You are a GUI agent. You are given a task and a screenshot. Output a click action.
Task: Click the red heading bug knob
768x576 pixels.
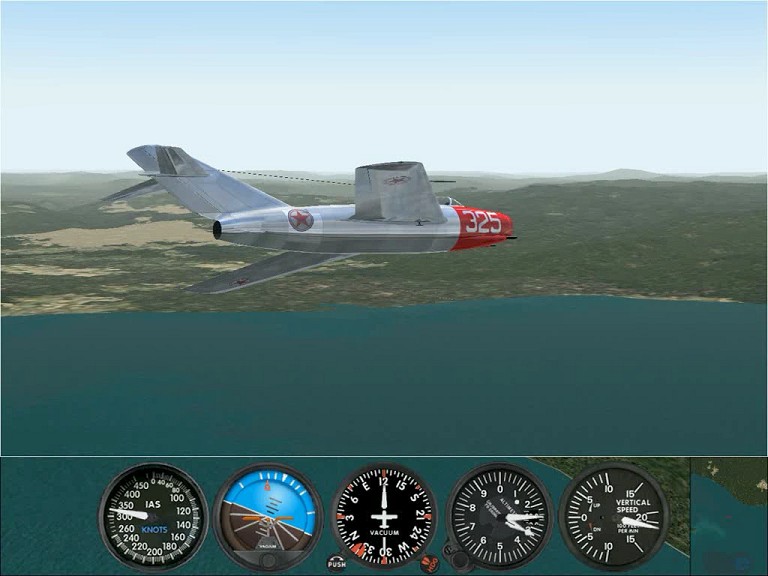click(430, 563)
